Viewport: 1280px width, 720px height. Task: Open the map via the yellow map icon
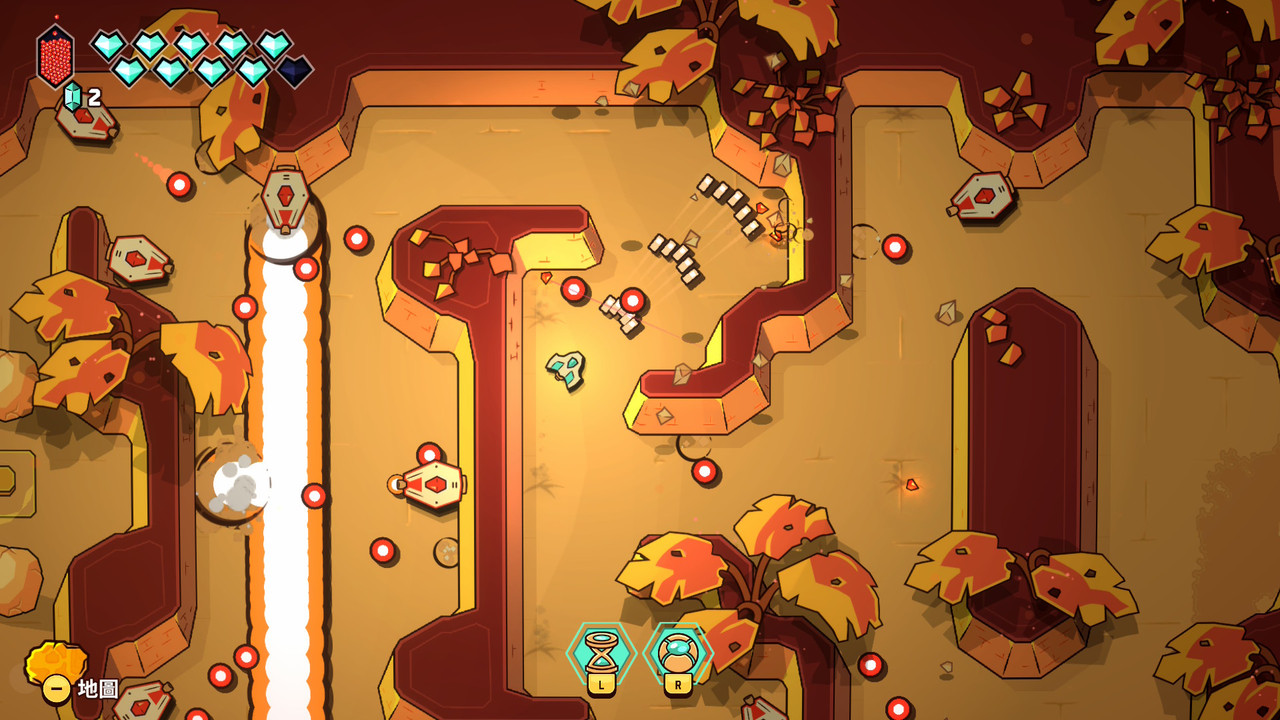click(55, 666)
